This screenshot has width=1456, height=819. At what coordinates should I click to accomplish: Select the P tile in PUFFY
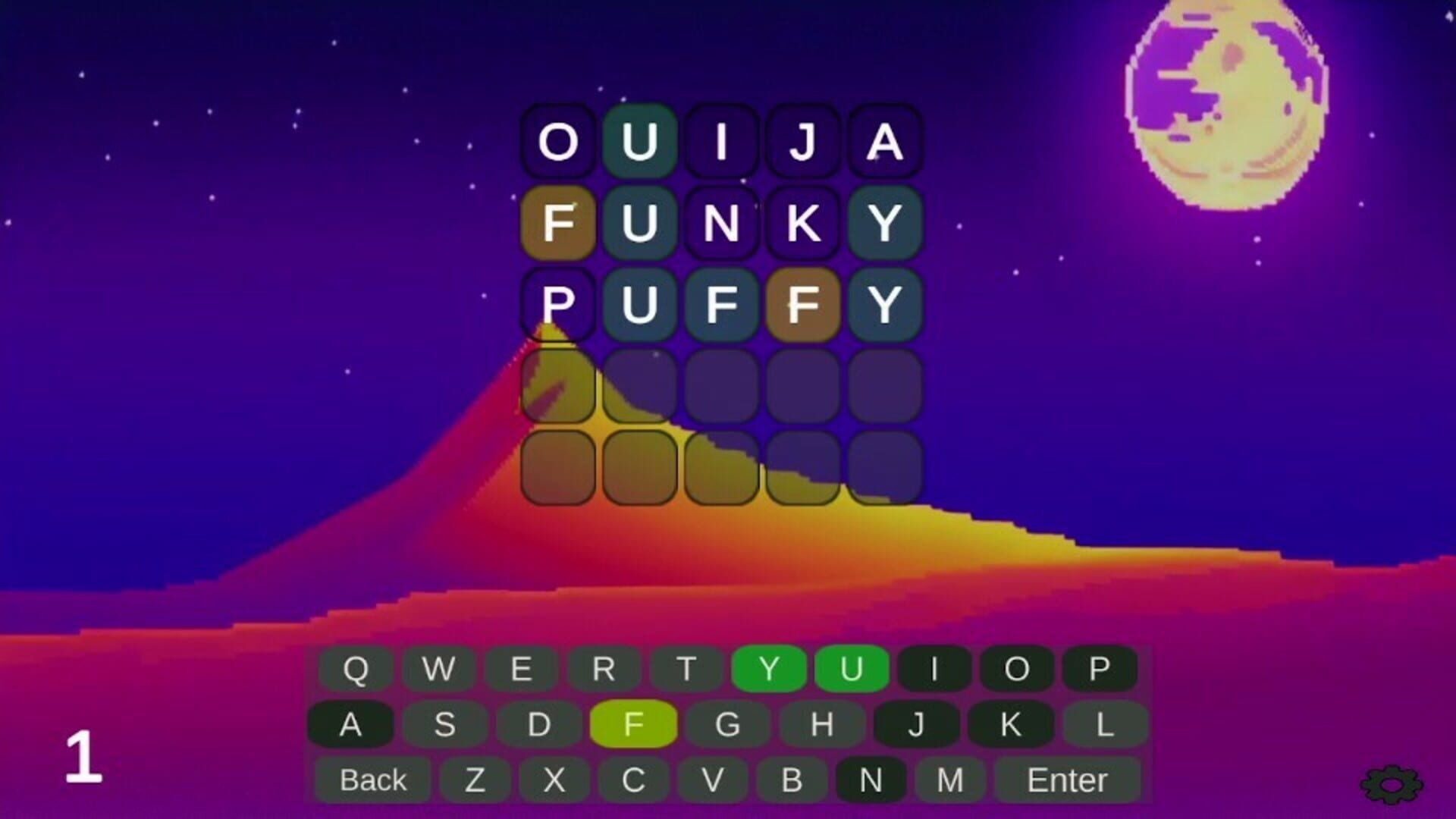559,306
